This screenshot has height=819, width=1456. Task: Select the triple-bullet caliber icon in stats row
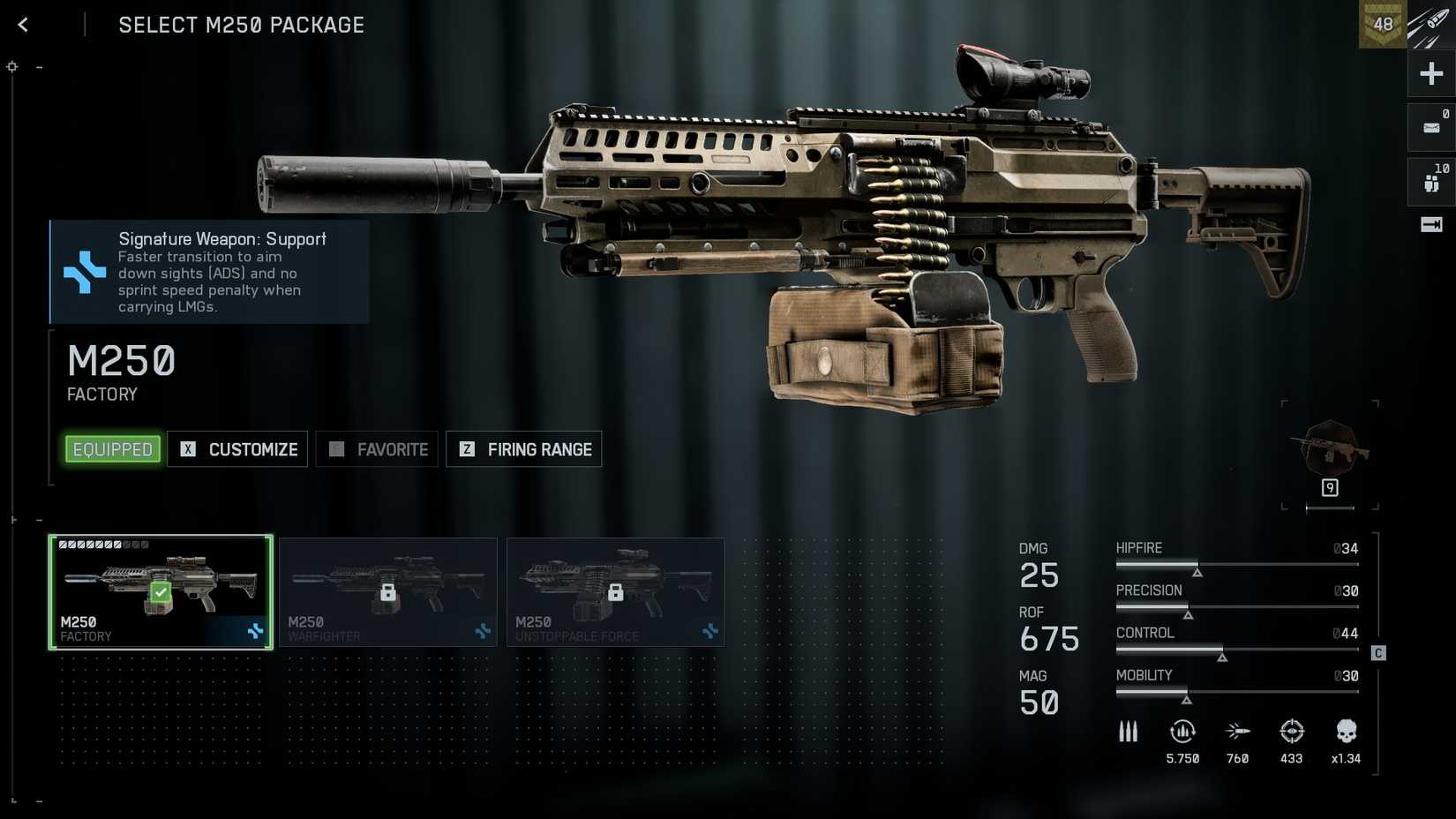click(1128, 732)
